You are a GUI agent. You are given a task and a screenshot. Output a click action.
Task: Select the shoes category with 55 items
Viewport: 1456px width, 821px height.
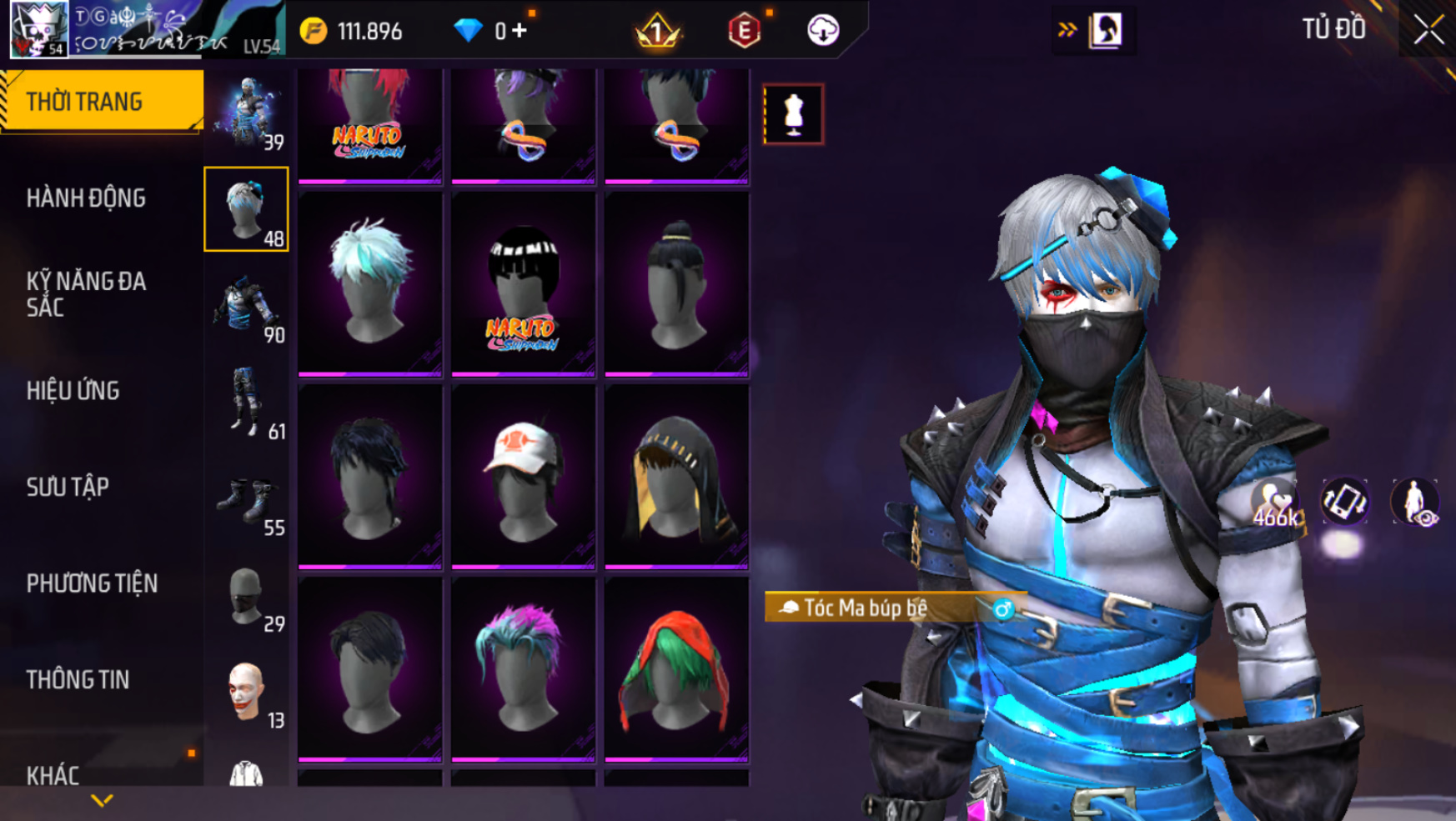(247, 502)
